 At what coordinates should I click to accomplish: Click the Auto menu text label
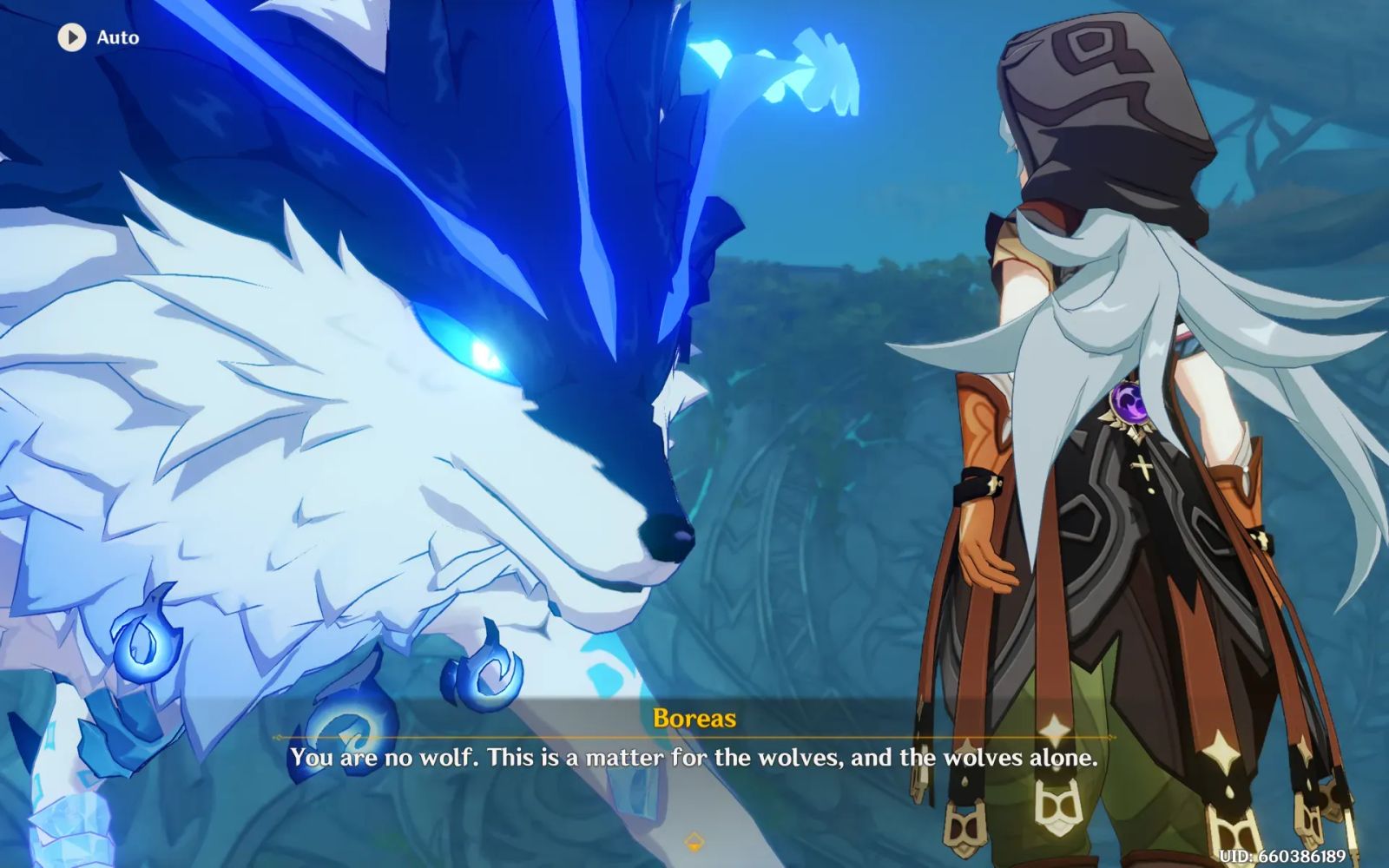coord(117,37)
